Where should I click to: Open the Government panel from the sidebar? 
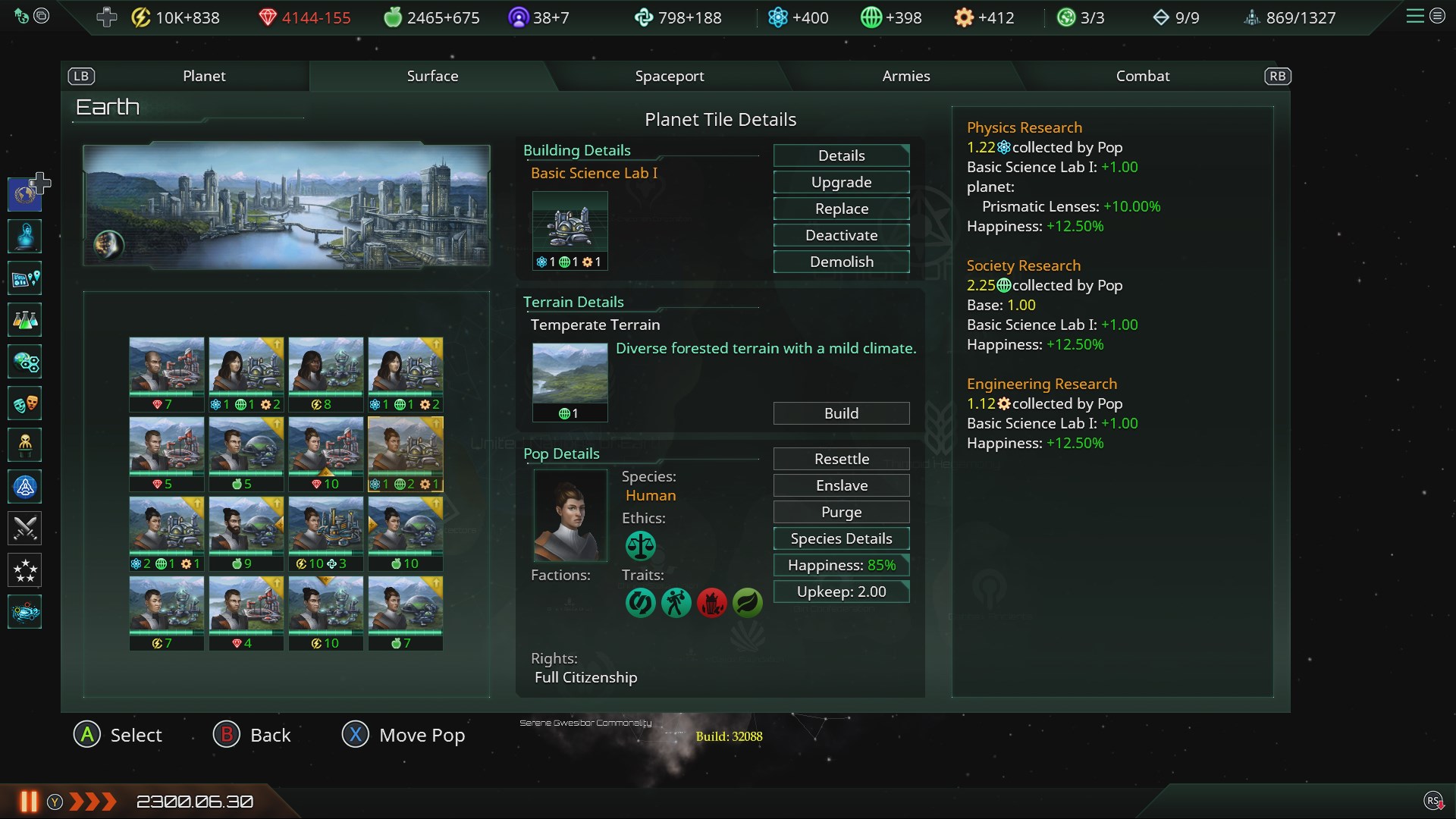point(25,193)
